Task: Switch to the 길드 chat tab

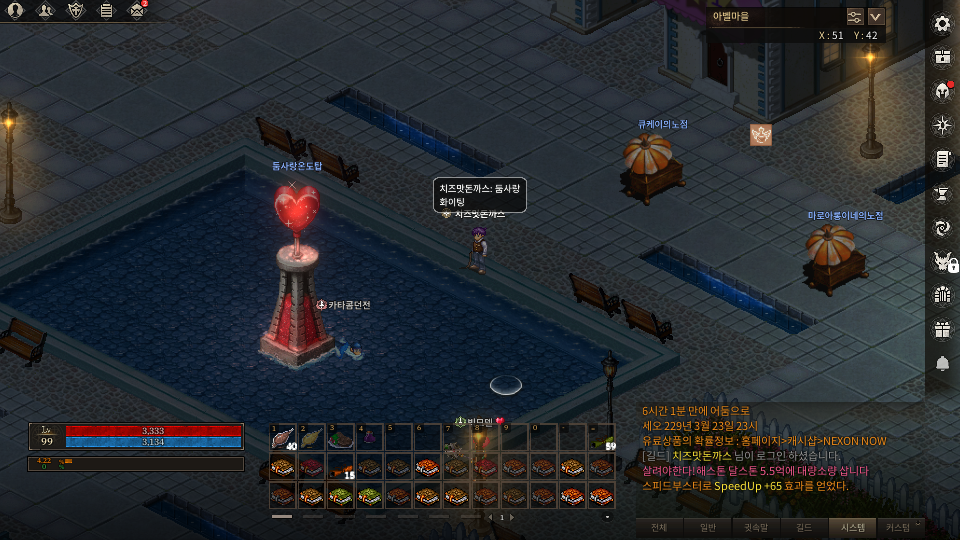Action: tap(804, 526)
